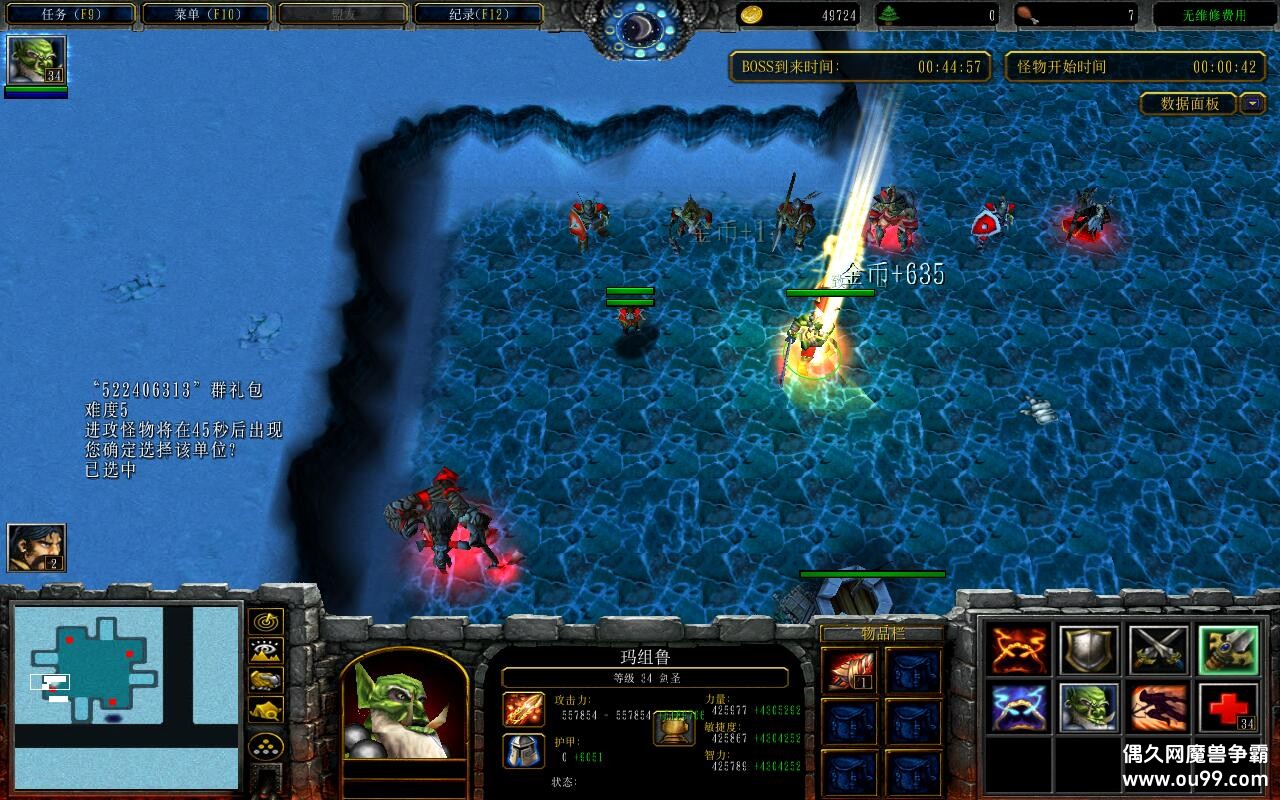Click the green-highlighted gauntlet sword icon
This screenshot has width=1280, height=800.
point(1228,650)
